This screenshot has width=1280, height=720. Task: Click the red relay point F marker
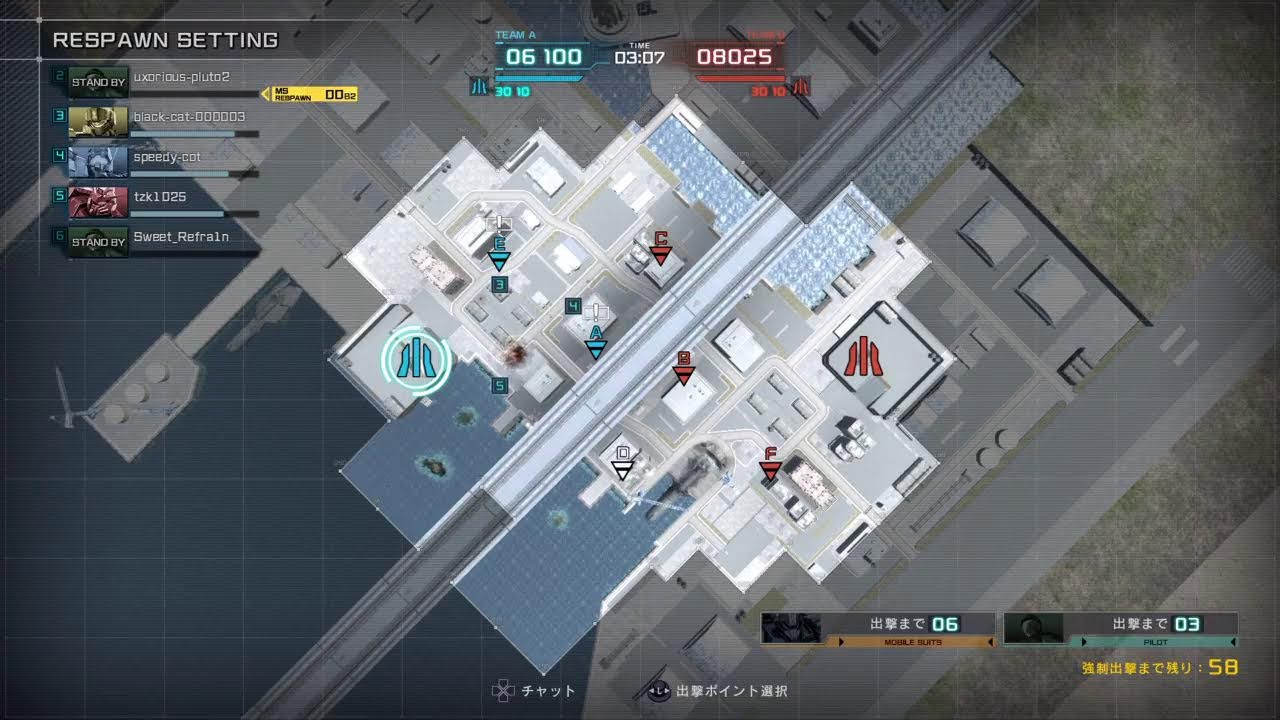pos(770,466)
